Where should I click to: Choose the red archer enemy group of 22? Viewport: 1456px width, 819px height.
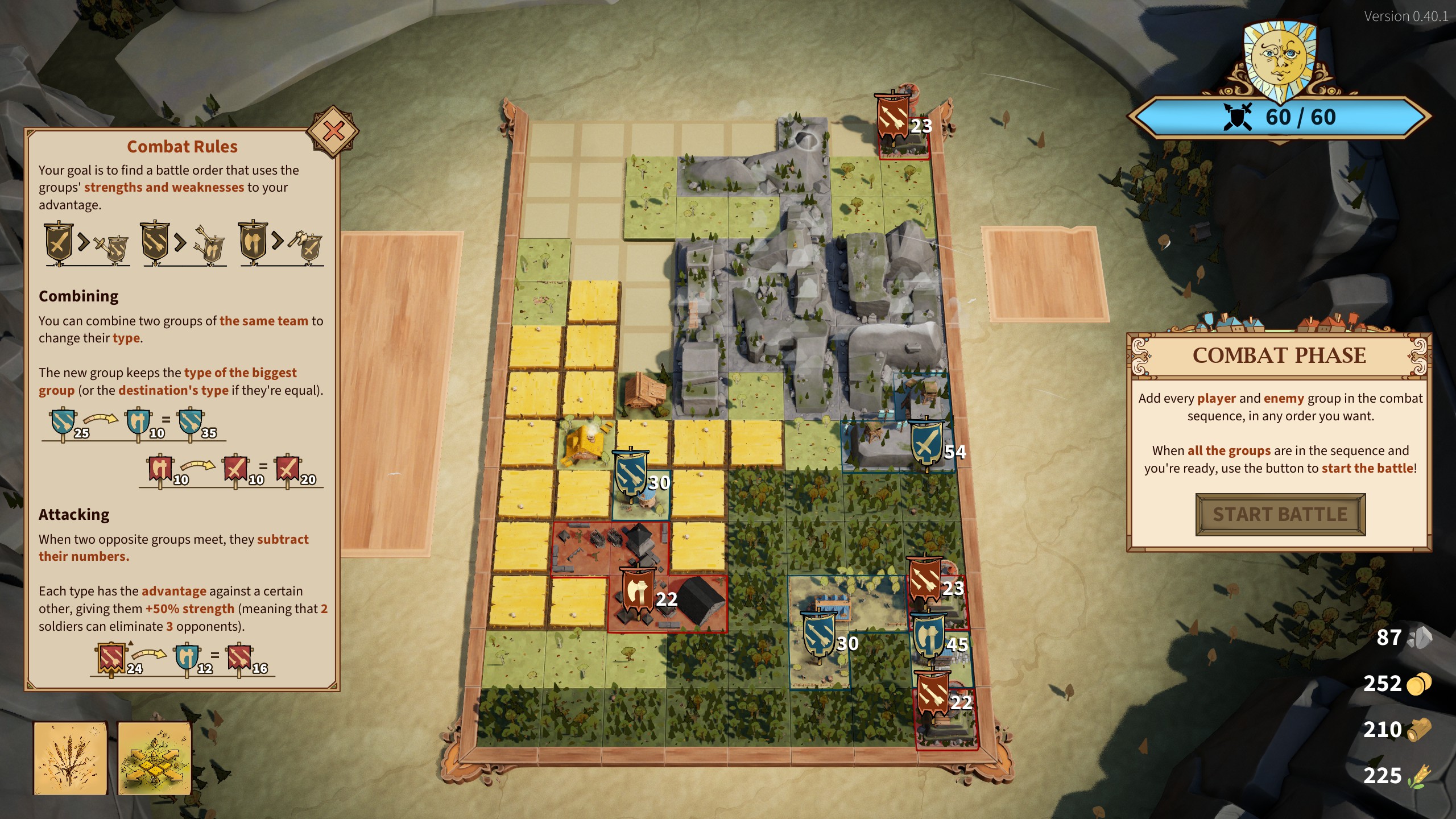(x=933, y=695)
